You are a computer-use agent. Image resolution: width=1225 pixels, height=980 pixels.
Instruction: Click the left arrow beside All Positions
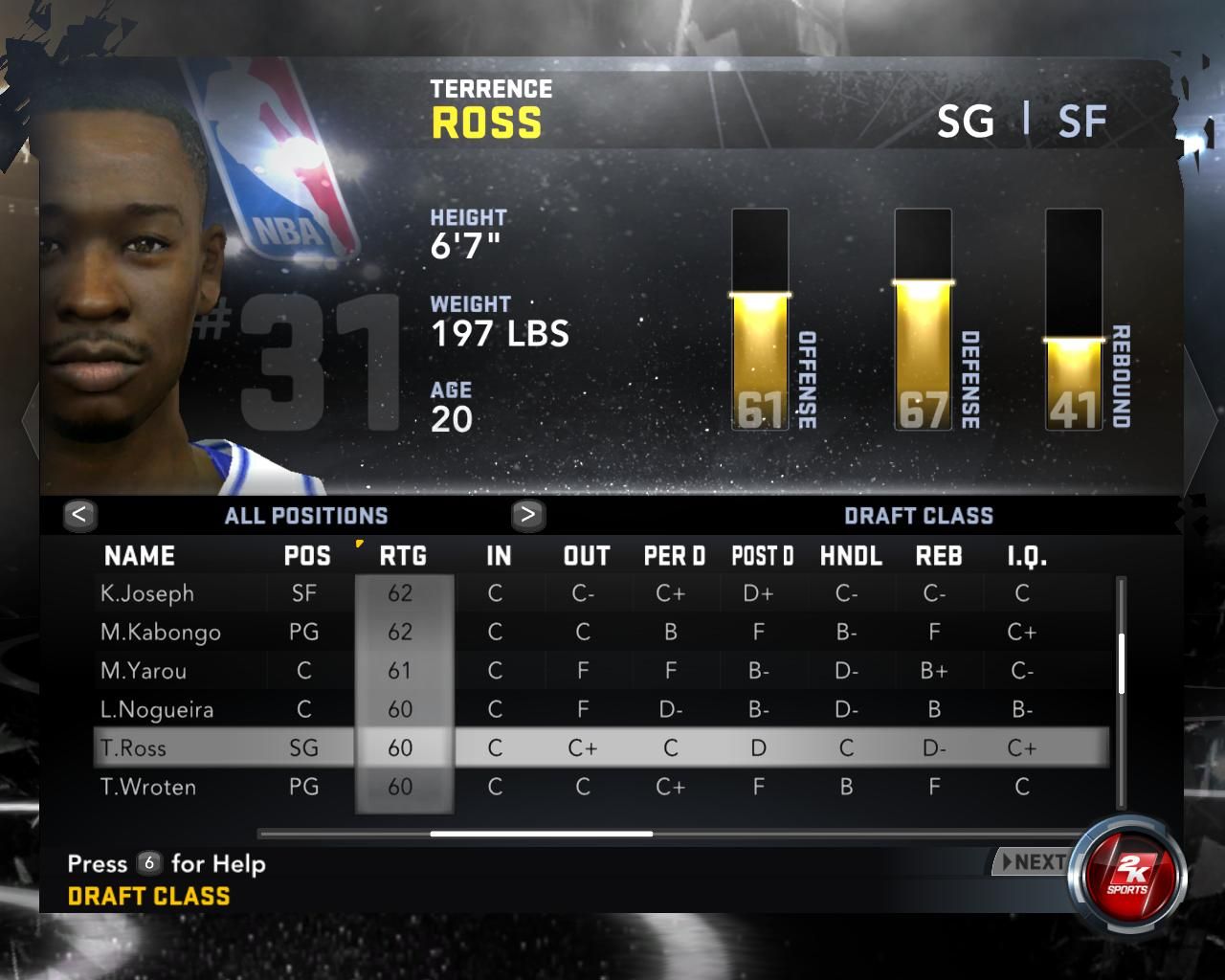pyautogui.click(x=79, y=515)
